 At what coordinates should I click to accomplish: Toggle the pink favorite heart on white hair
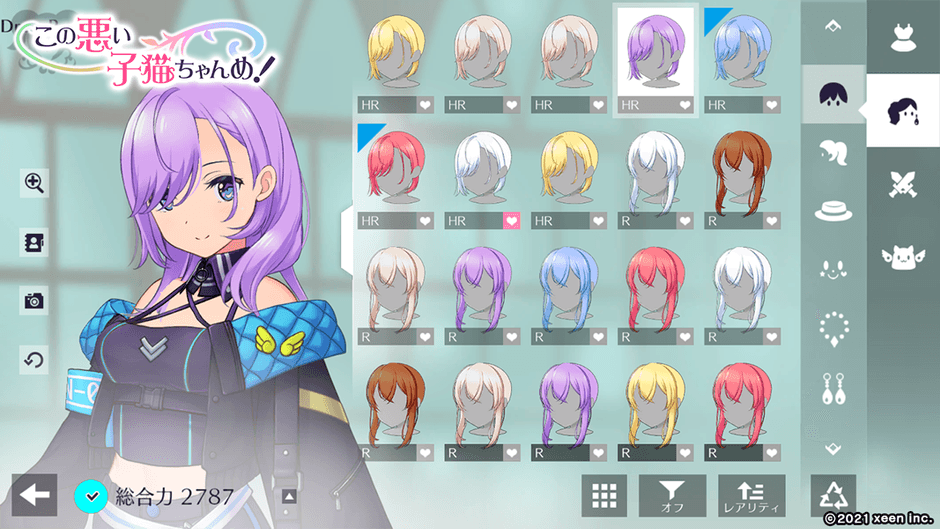click(511, 220)
